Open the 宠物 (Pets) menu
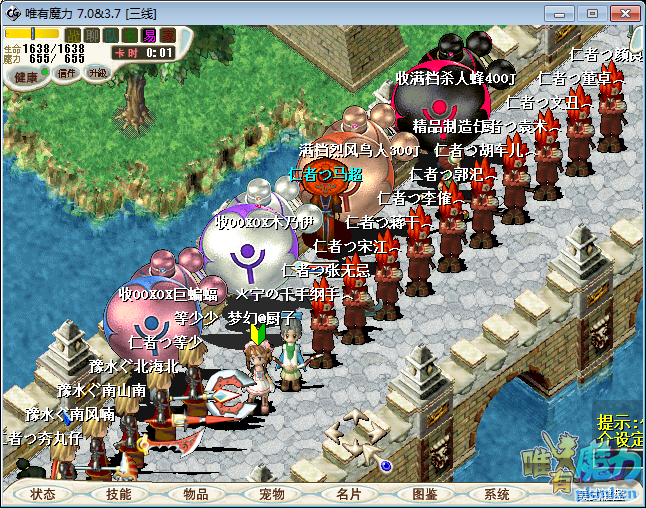 click(x=272, y=494)
